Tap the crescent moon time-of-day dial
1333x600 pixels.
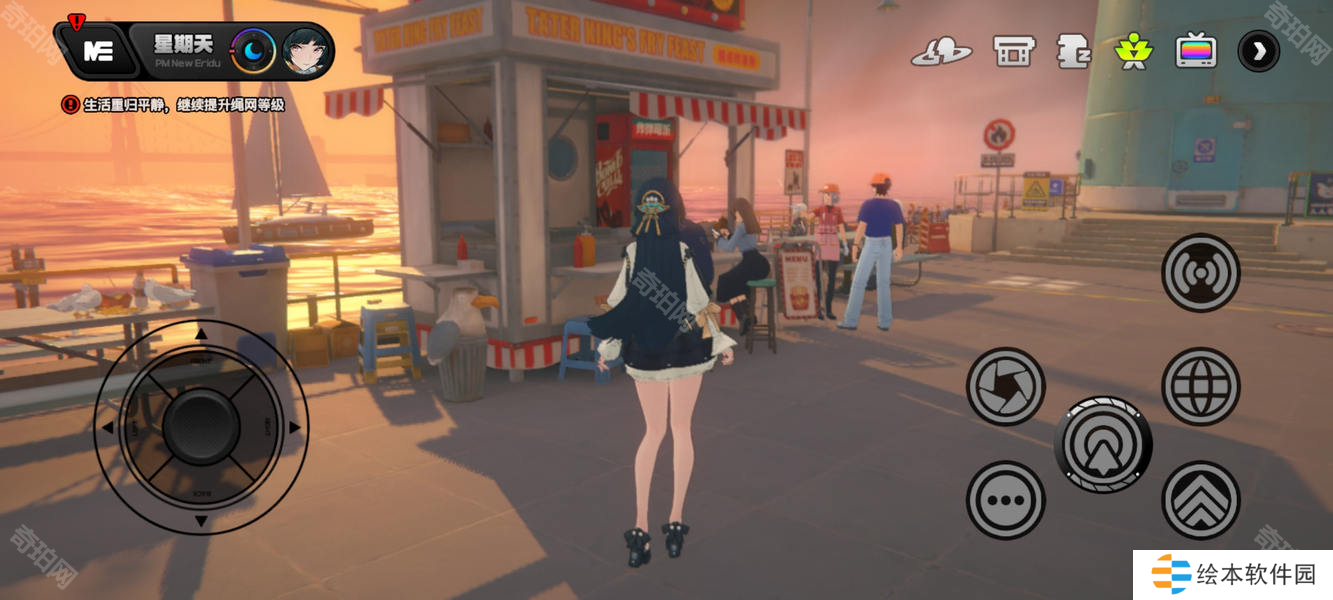pos(253,51)
